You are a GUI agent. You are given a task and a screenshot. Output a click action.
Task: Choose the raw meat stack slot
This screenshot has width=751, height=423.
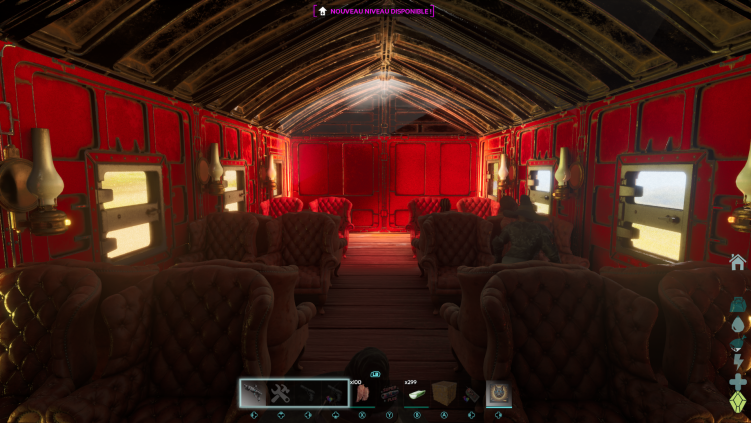tap(362, 393)
